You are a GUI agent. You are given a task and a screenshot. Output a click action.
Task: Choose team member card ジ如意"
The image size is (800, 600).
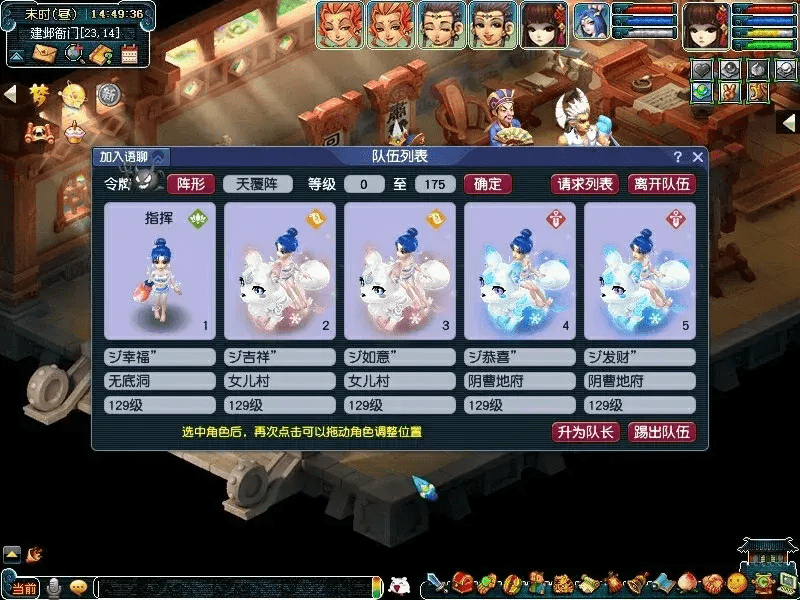point(400,270)
